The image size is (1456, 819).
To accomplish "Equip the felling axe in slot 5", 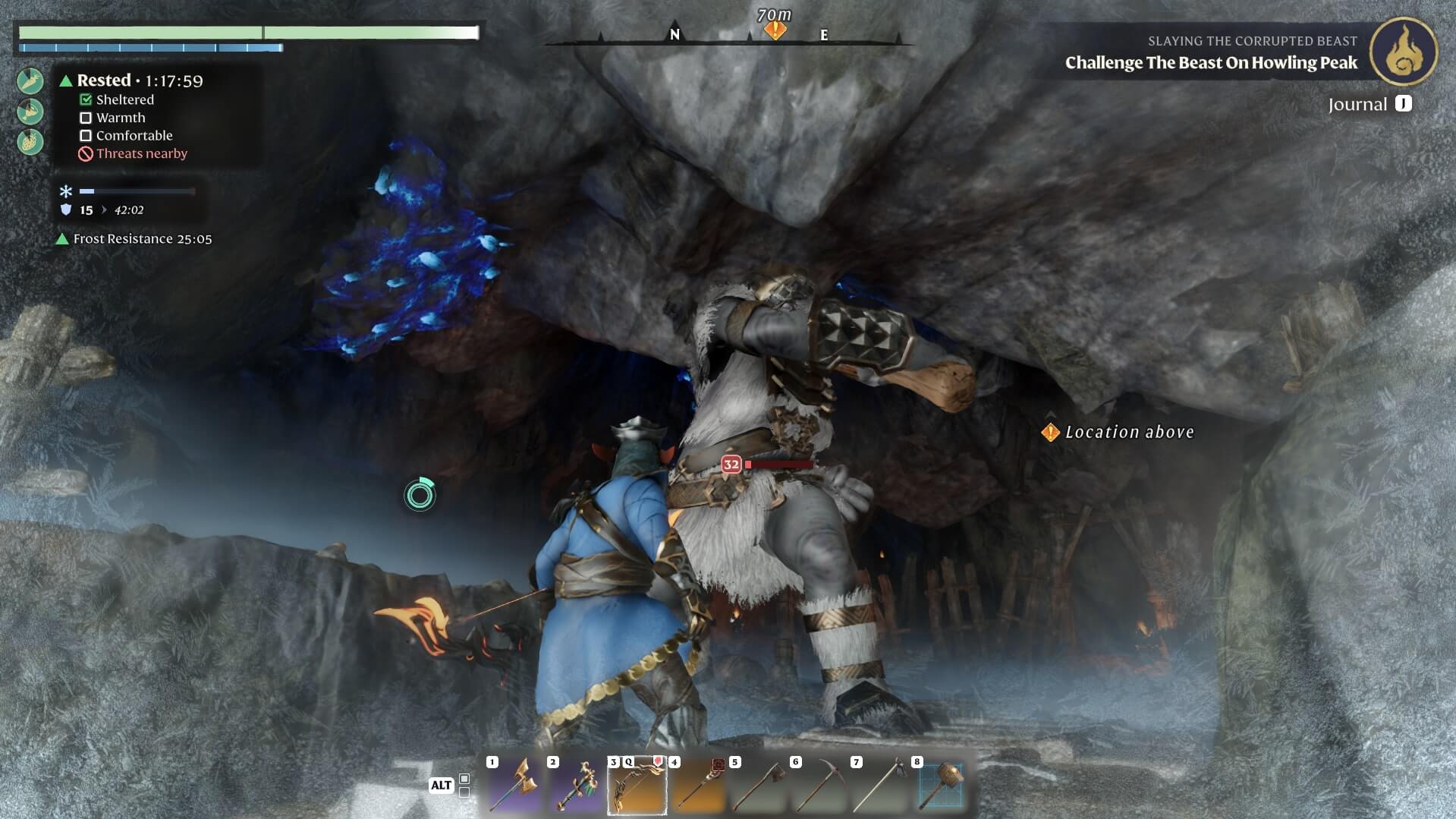I will tap(758, 786).
